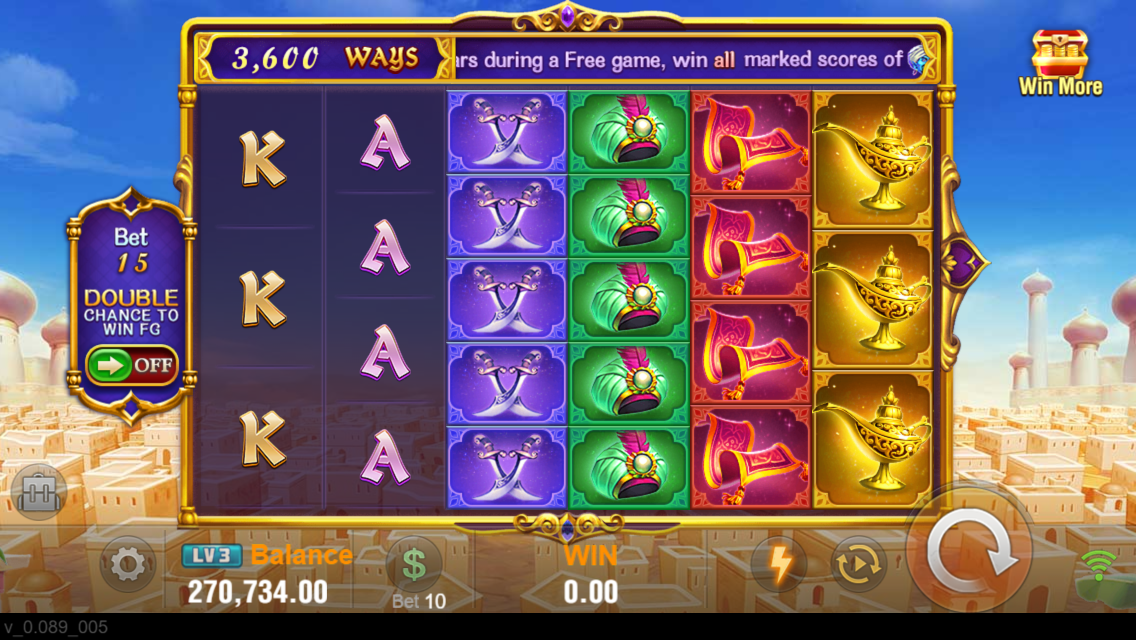Activate the lightning bolt turbo spin
This screenshot has width=1136, height=640.
[780, 565]
